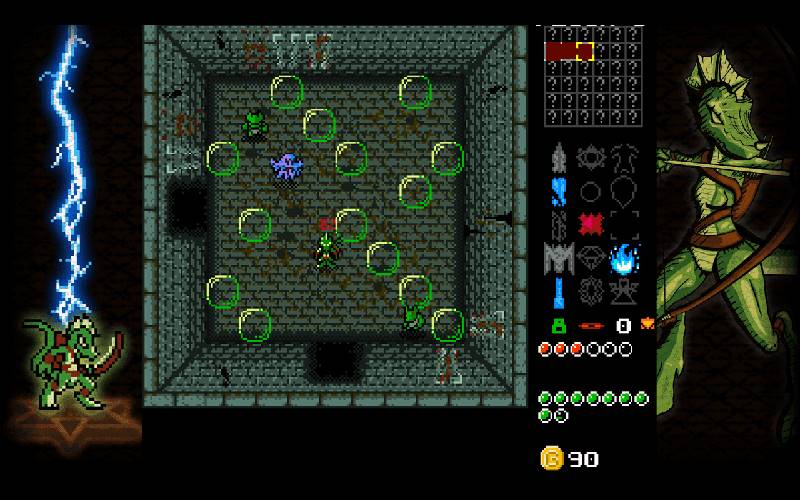Viewport: 800px width, 500px height.
Task: Activate the blue flame item icon
Action: click(x=625, y=257)
